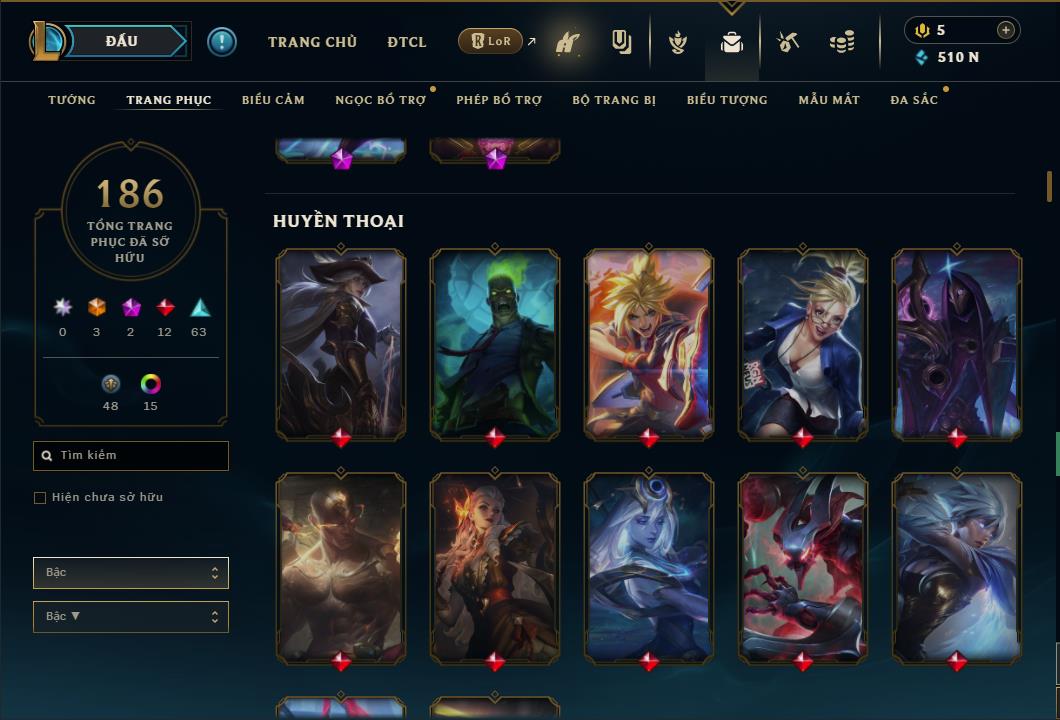
Task: Select the PHÉP BỔ TRỢ tab
Action: click(499, 100)
